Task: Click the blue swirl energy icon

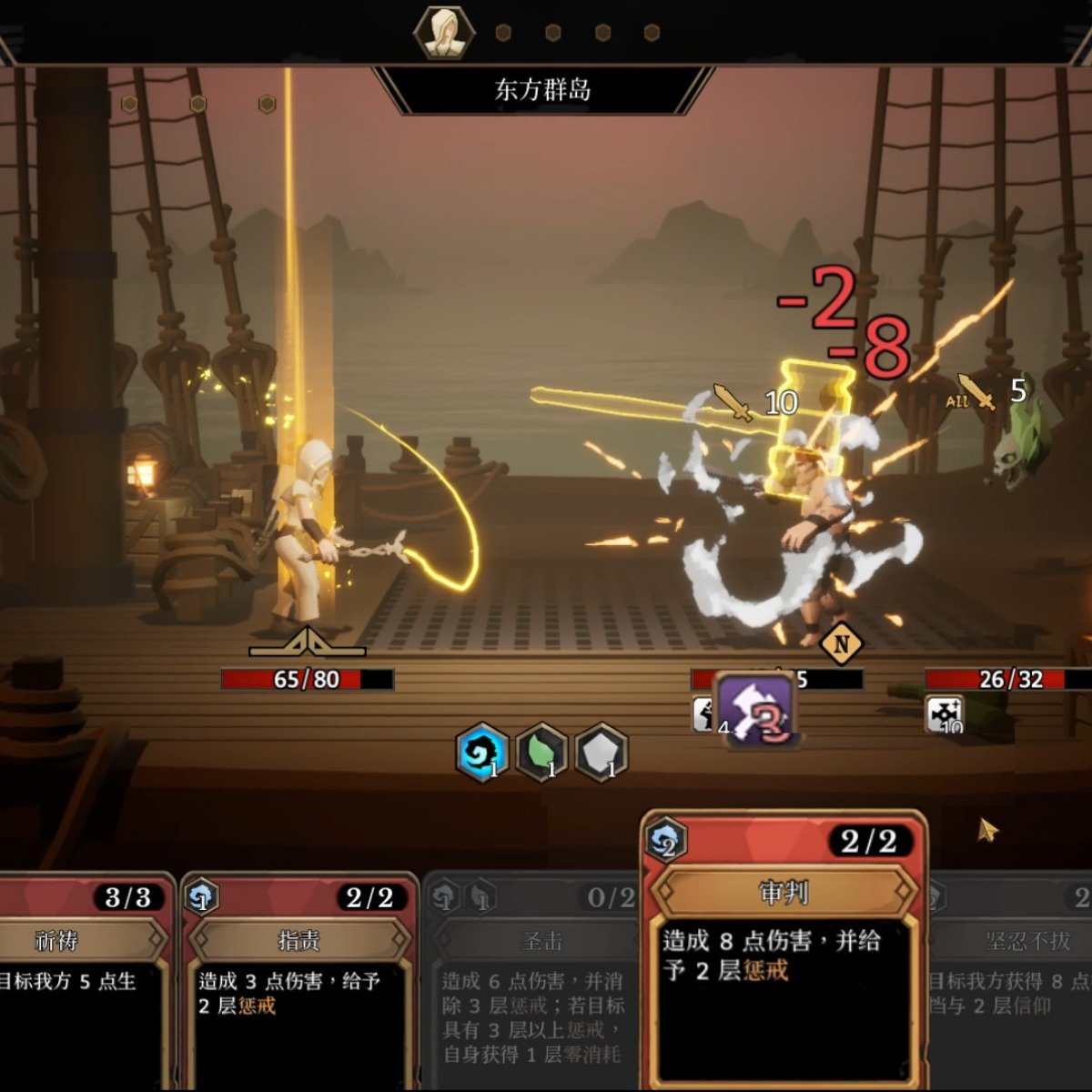Action: [x=481, y=753]
